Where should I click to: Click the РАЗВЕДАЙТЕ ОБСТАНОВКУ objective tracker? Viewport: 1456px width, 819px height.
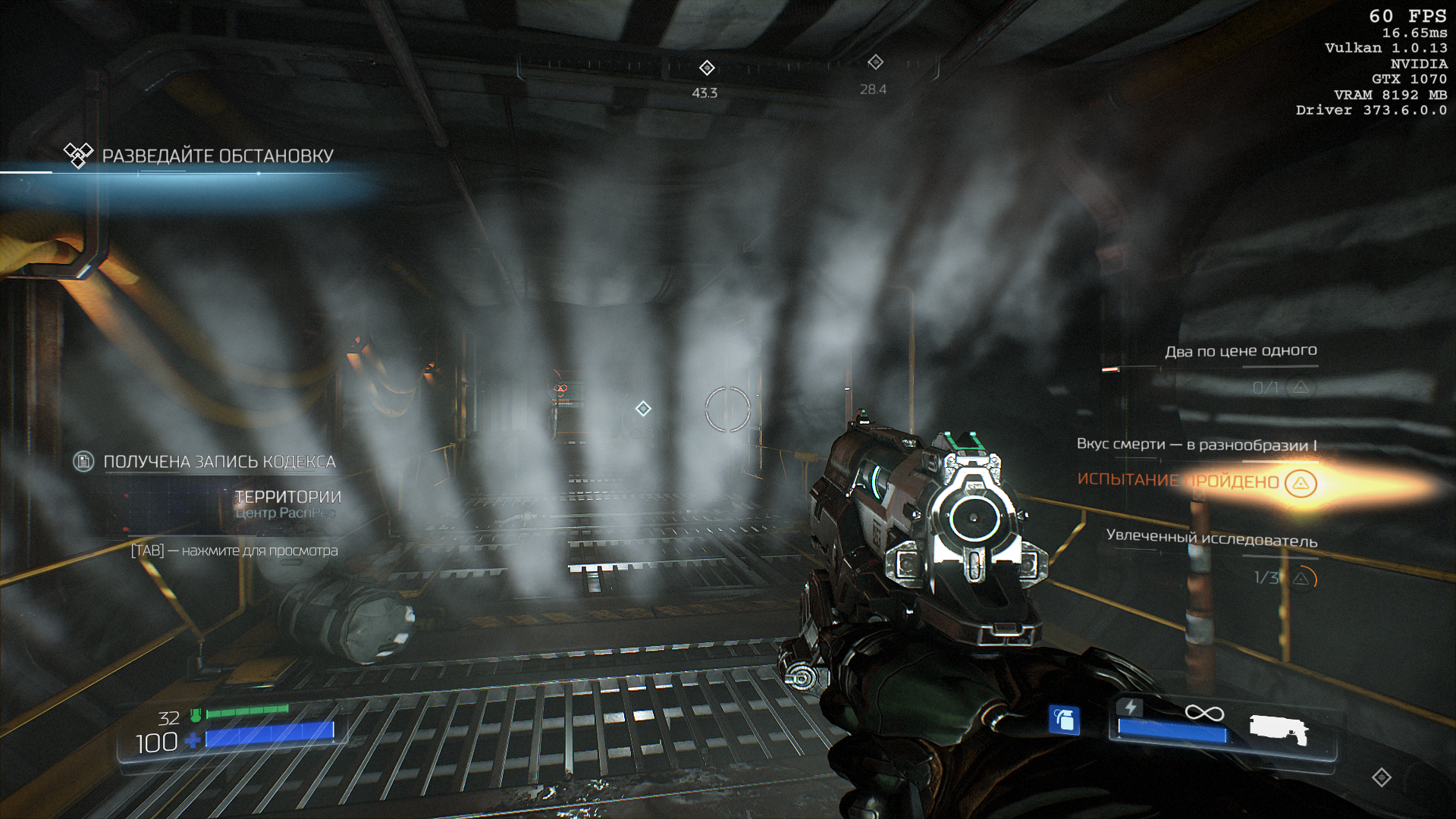pyautogui.click(x=218, y=156)
